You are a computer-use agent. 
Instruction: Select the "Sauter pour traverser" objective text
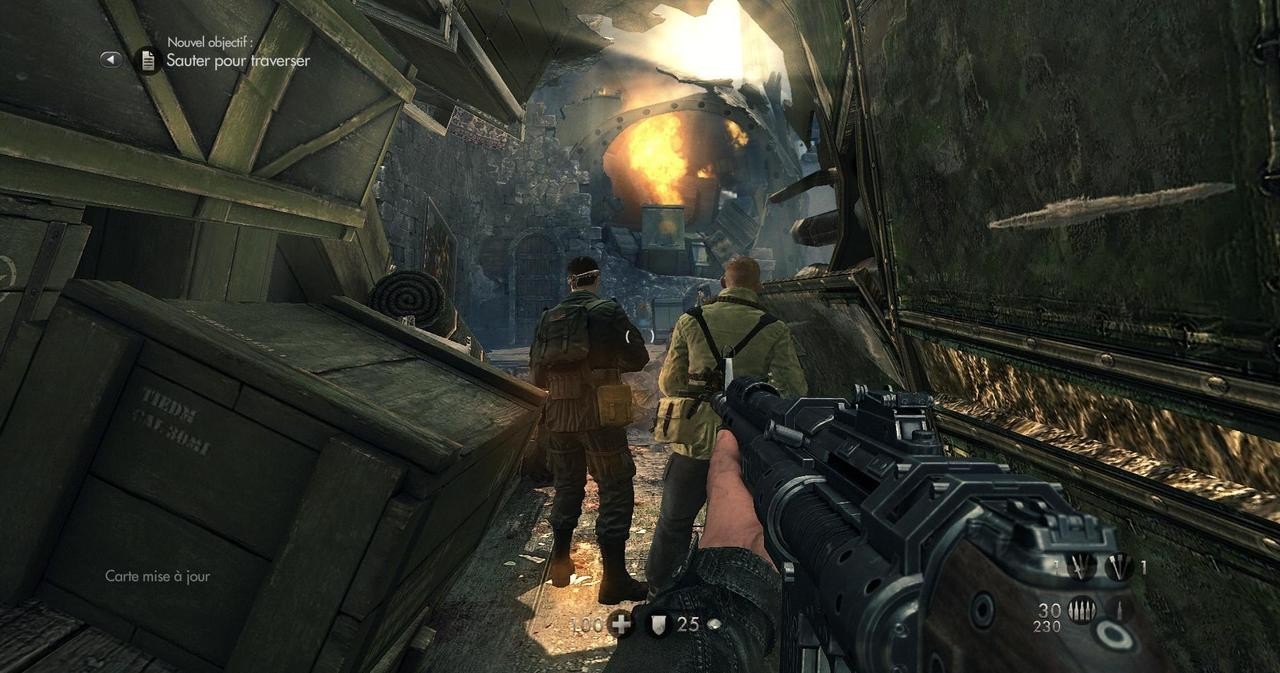pyautogui.click(x=238, y=61)
